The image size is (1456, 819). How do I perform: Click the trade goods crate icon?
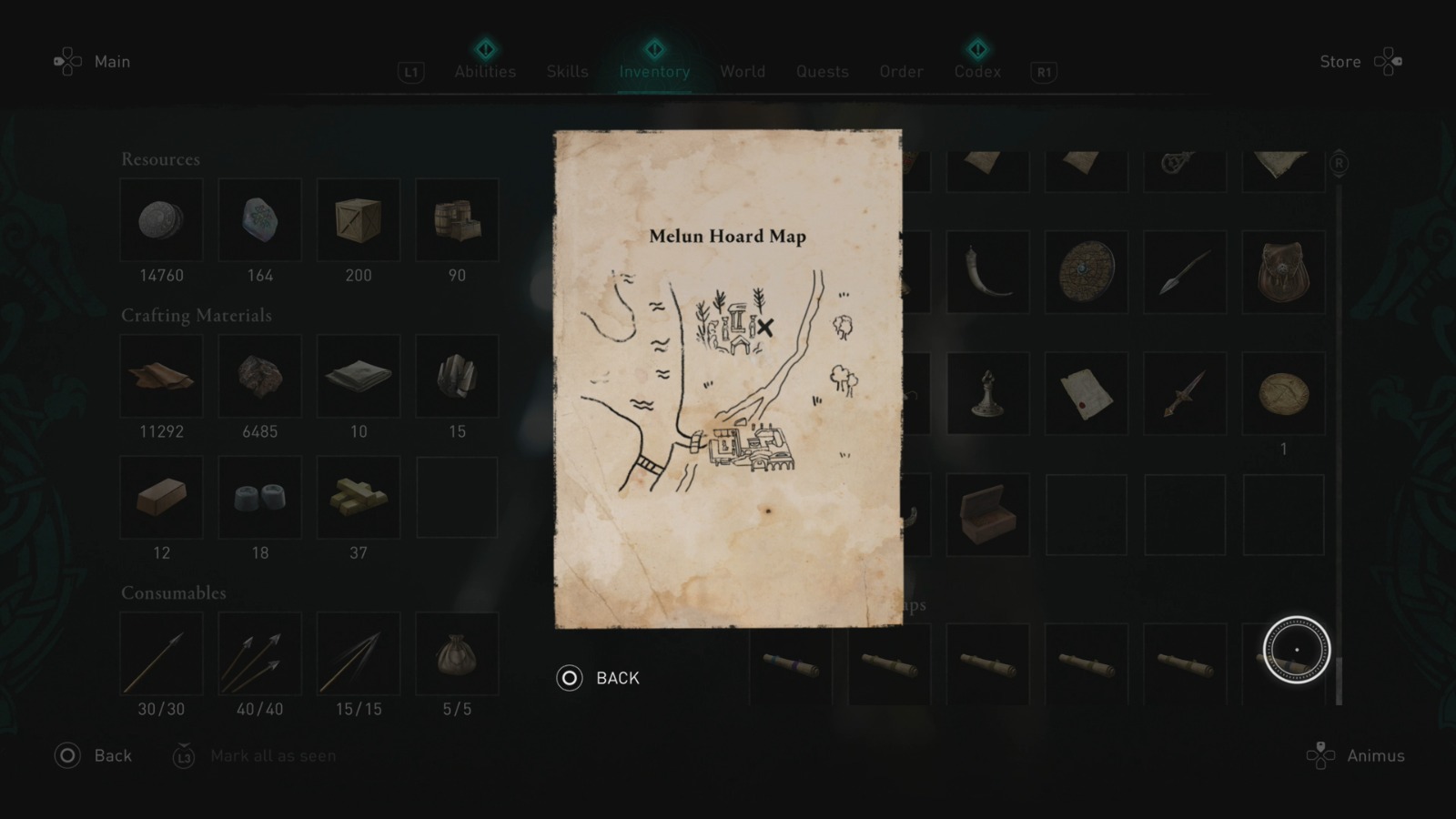pyautogui.click(x=358, y=219)
